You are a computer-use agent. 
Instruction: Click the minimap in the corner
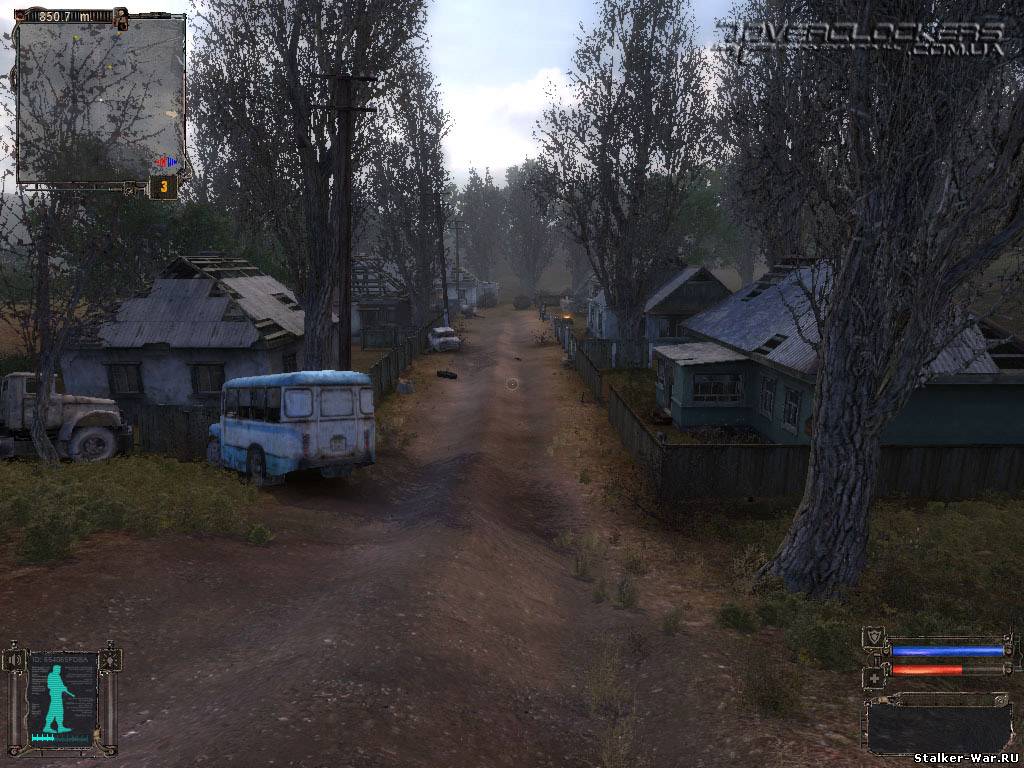tap(101, 98)
